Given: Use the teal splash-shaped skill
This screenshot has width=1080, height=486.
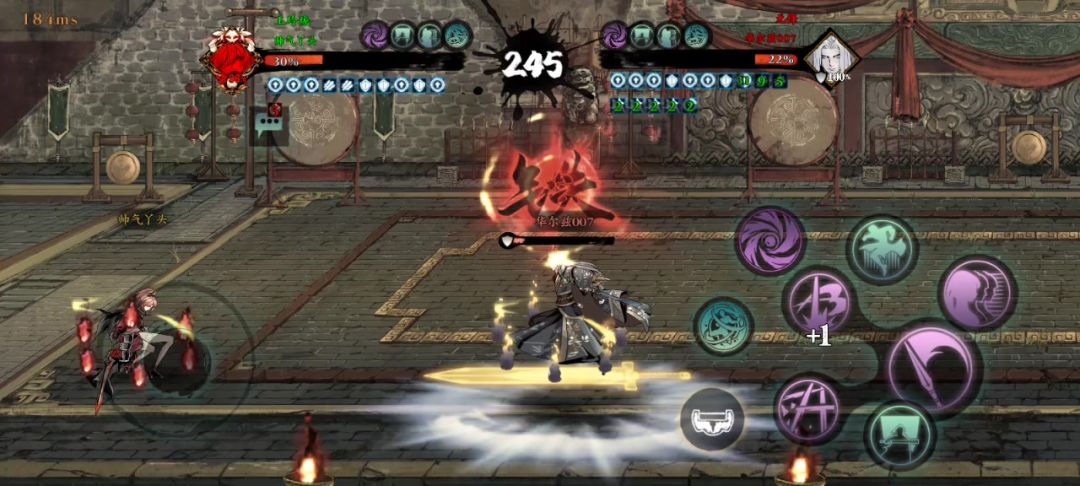Looking at the screenshot, I should (882, 250).
